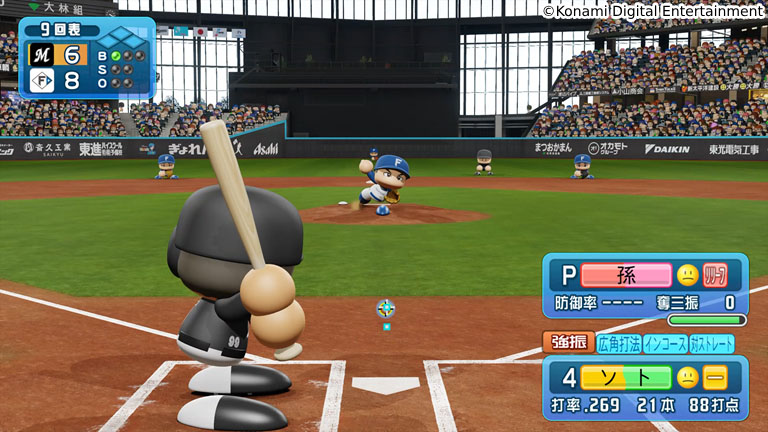Click batter ソト's name plate
Viewport: 768px width, 432px height.
click(x=626, y=378)
